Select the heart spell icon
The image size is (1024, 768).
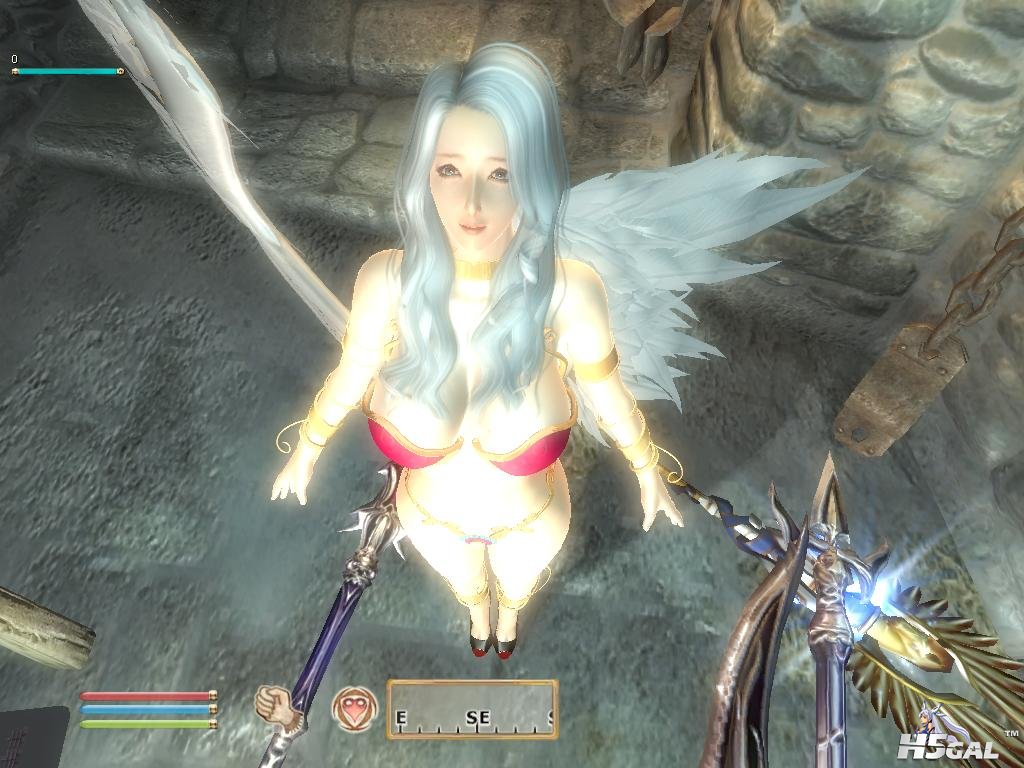[349, 707]
